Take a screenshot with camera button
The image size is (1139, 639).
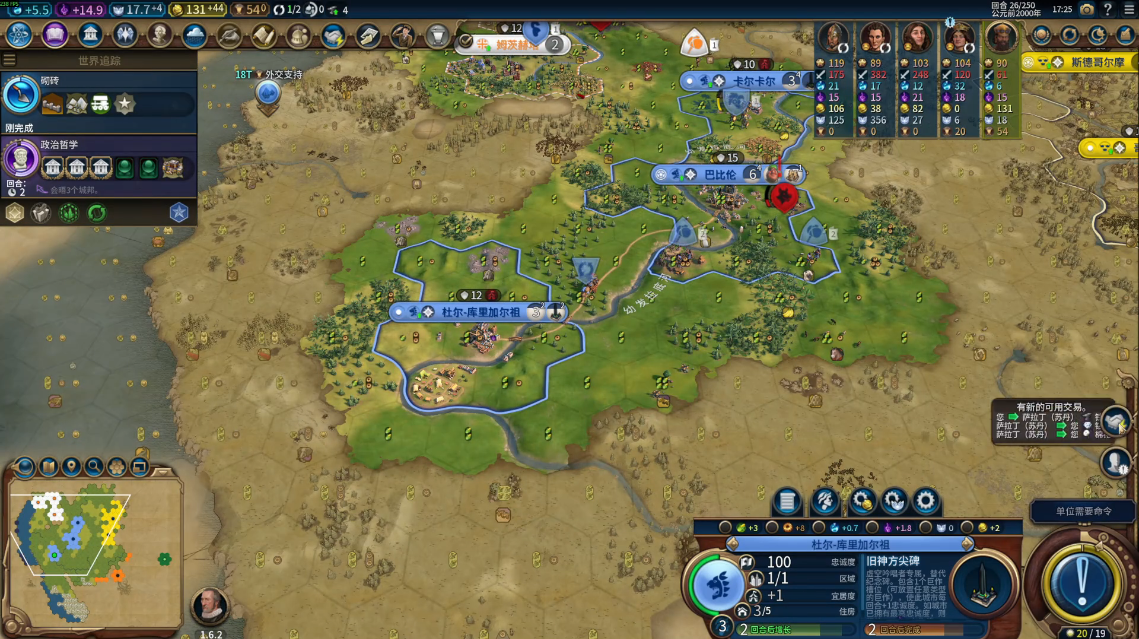pyautogui.click(x=1086, y=9)
